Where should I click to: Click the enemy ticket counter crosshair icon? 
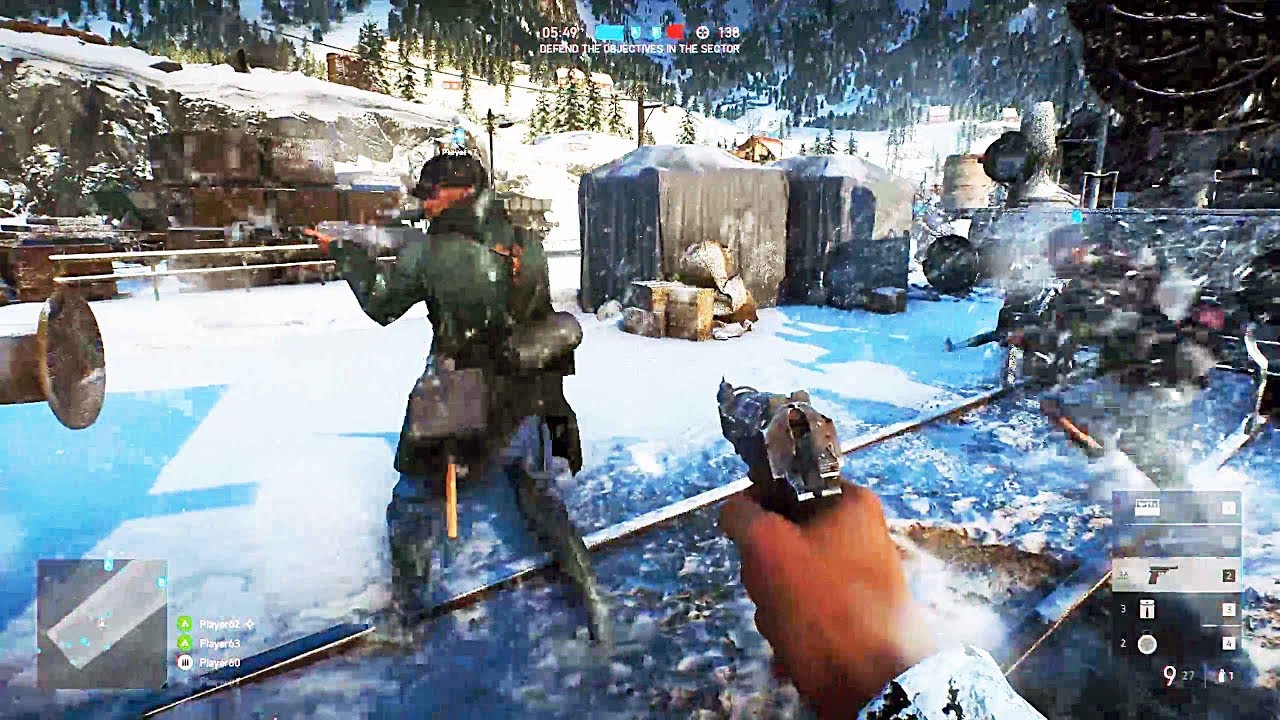(702, 33)
